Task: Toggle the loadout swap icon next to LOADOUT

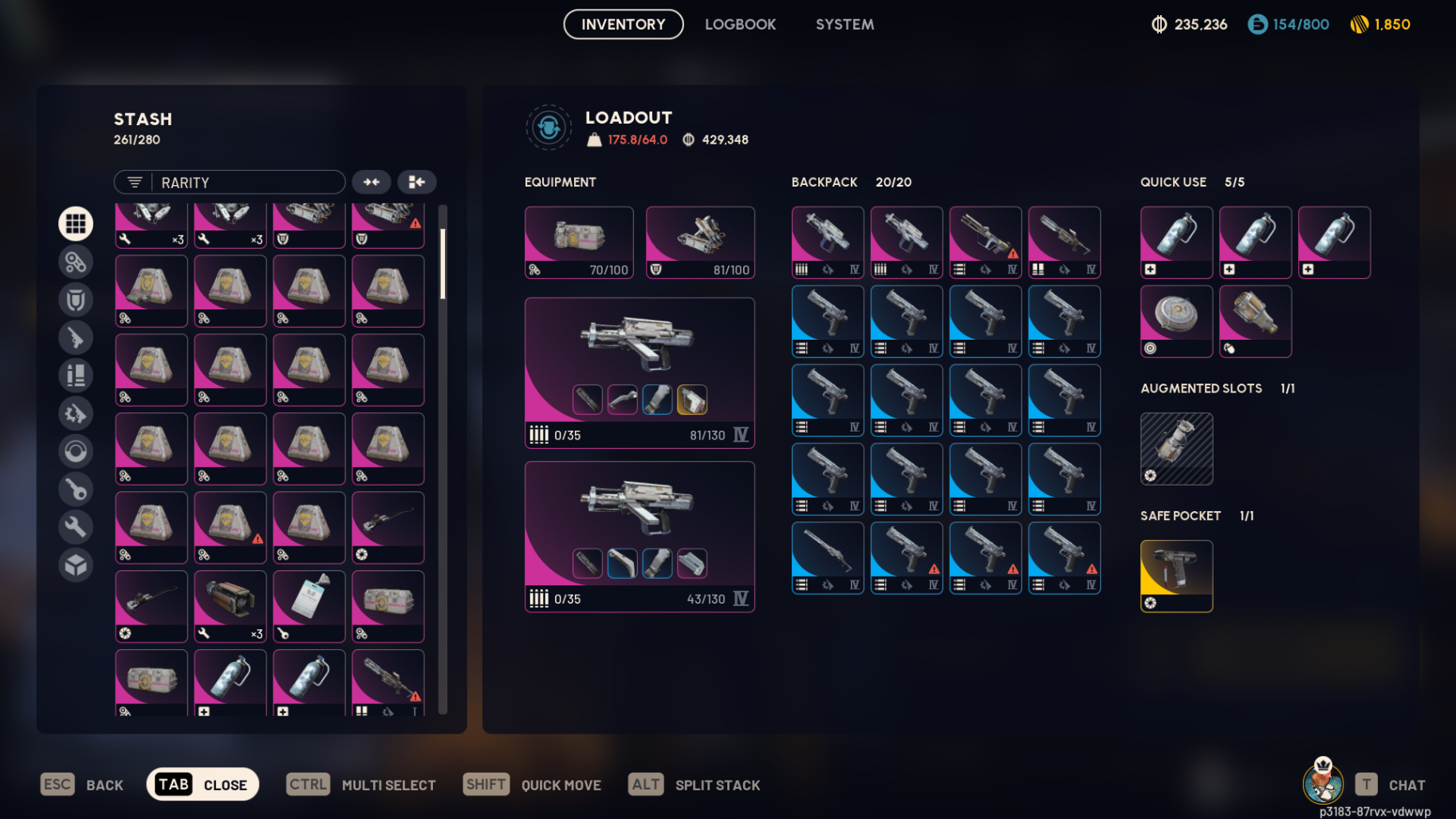Action: (x=548, y=127)
